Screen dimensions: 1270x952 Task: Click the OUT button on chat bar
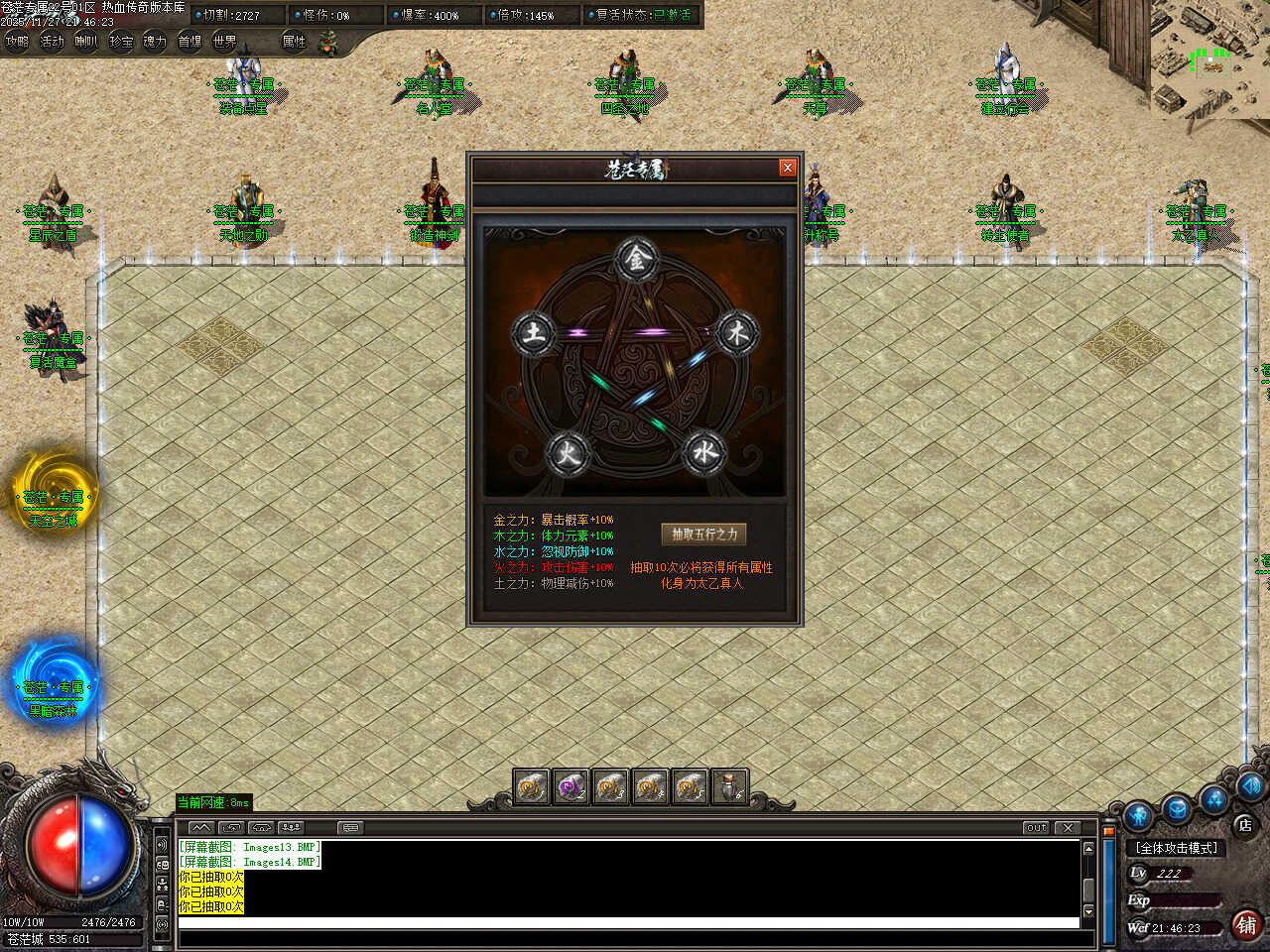(1036, 827)
